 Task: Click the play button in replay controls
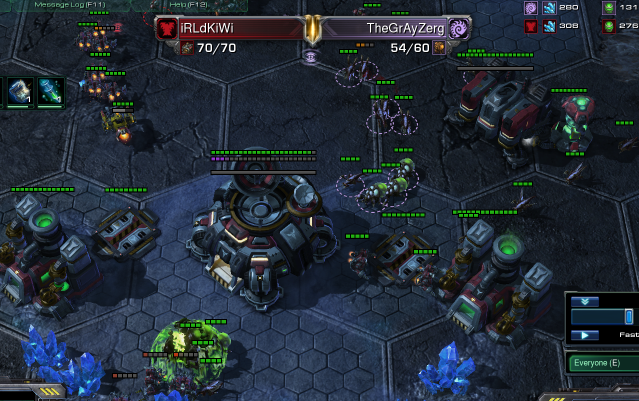click(x=585, y=335)
